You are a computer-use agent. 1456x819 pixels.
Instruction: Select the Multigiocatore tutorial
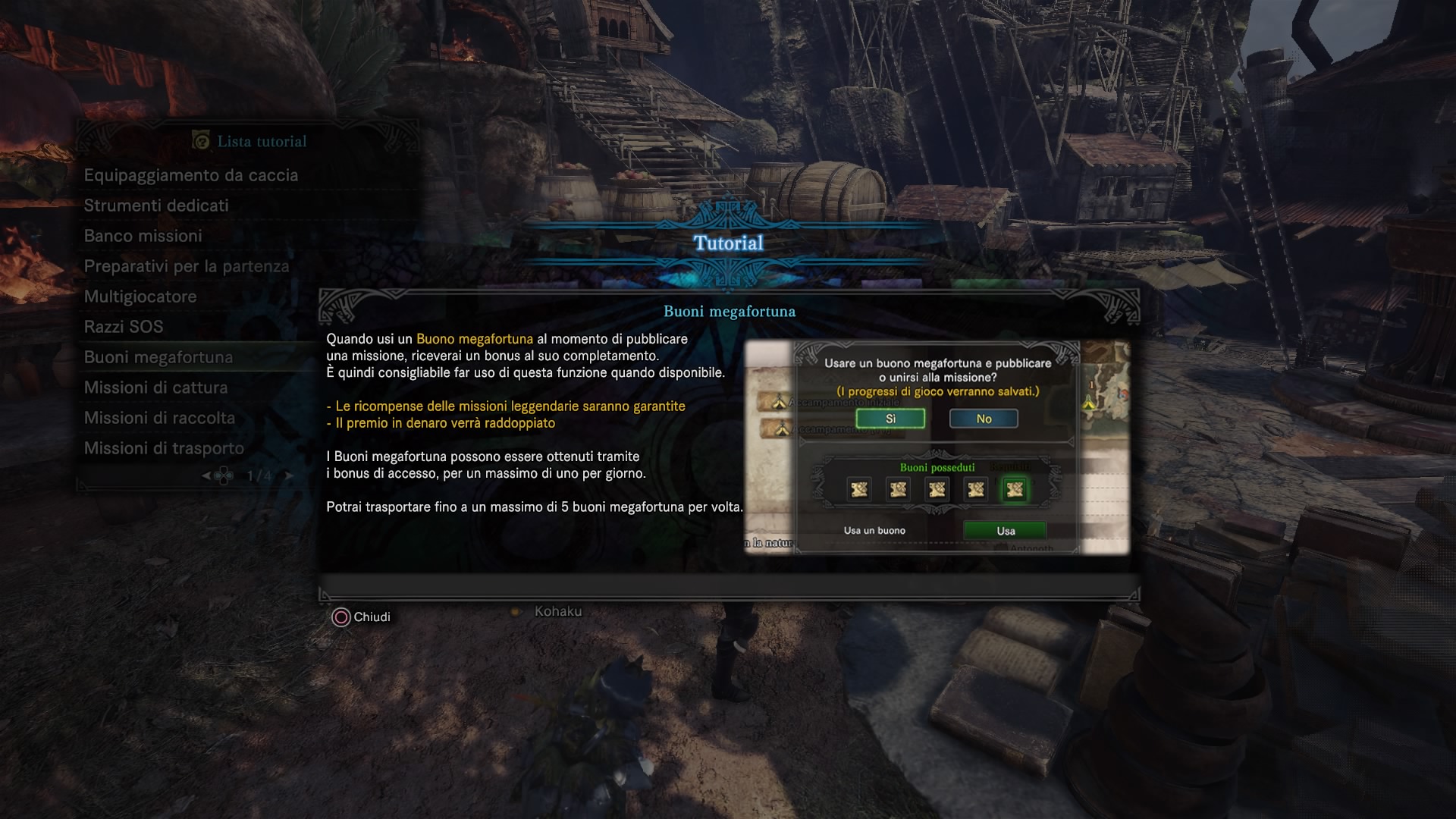tap(140, 297)
